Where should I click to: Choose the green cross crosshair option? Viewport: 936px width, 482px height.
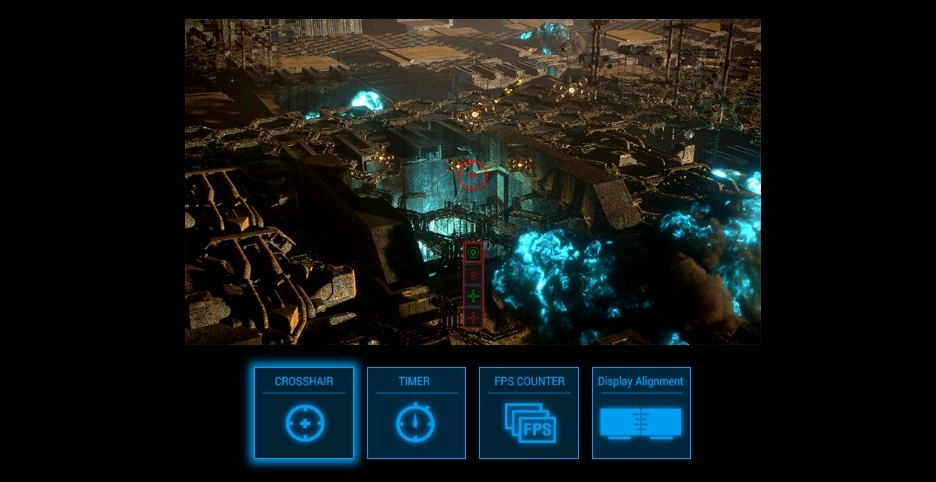[x=474, y=296]
